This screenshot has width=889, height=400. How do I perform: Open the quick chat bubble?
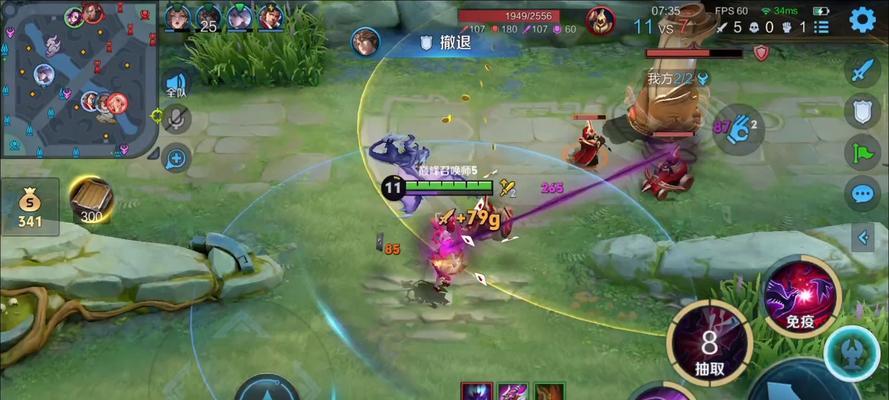pyautogui.click(x=862, y=193)
